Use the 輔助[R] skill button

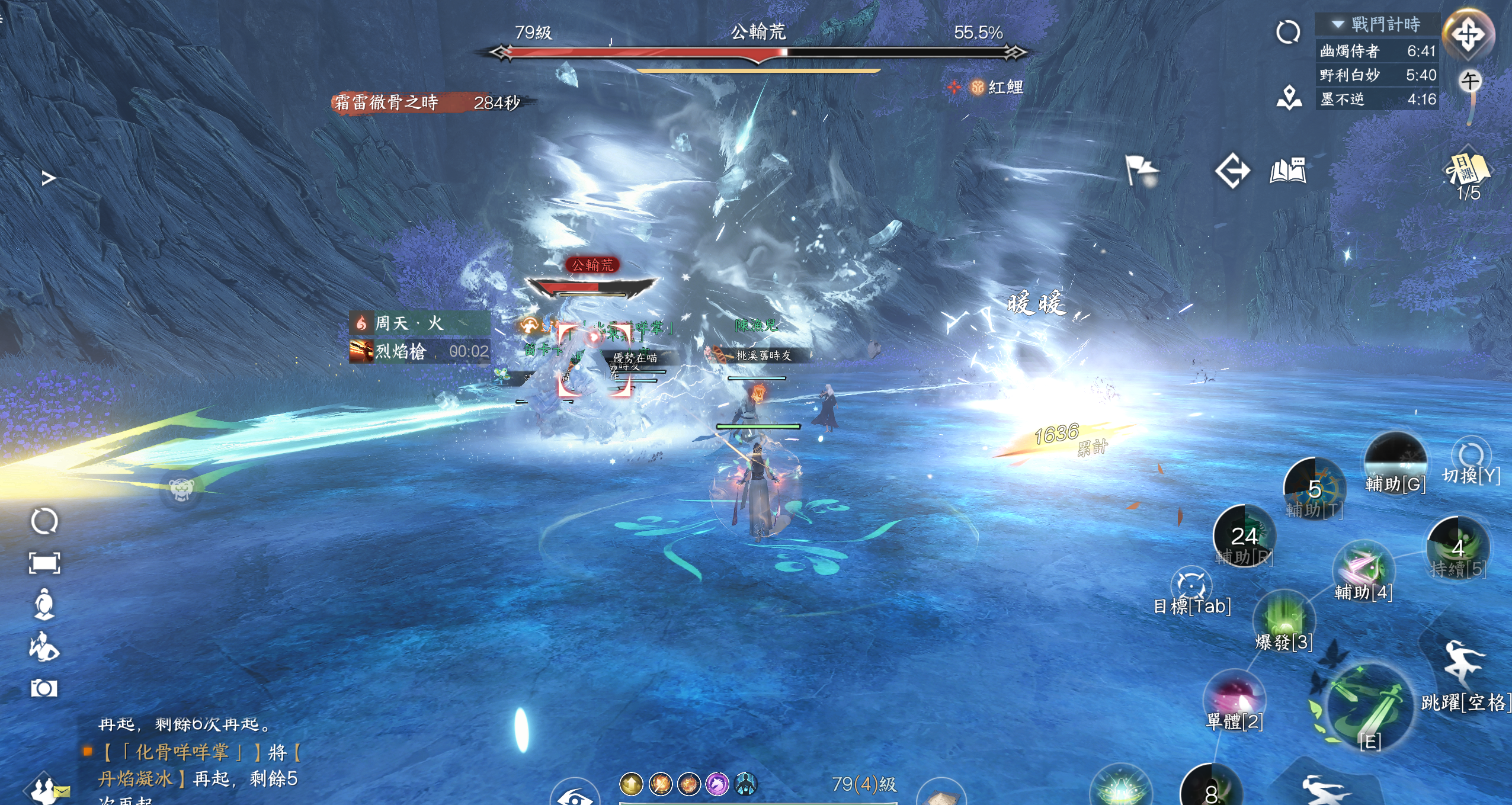pos(1244,536)
